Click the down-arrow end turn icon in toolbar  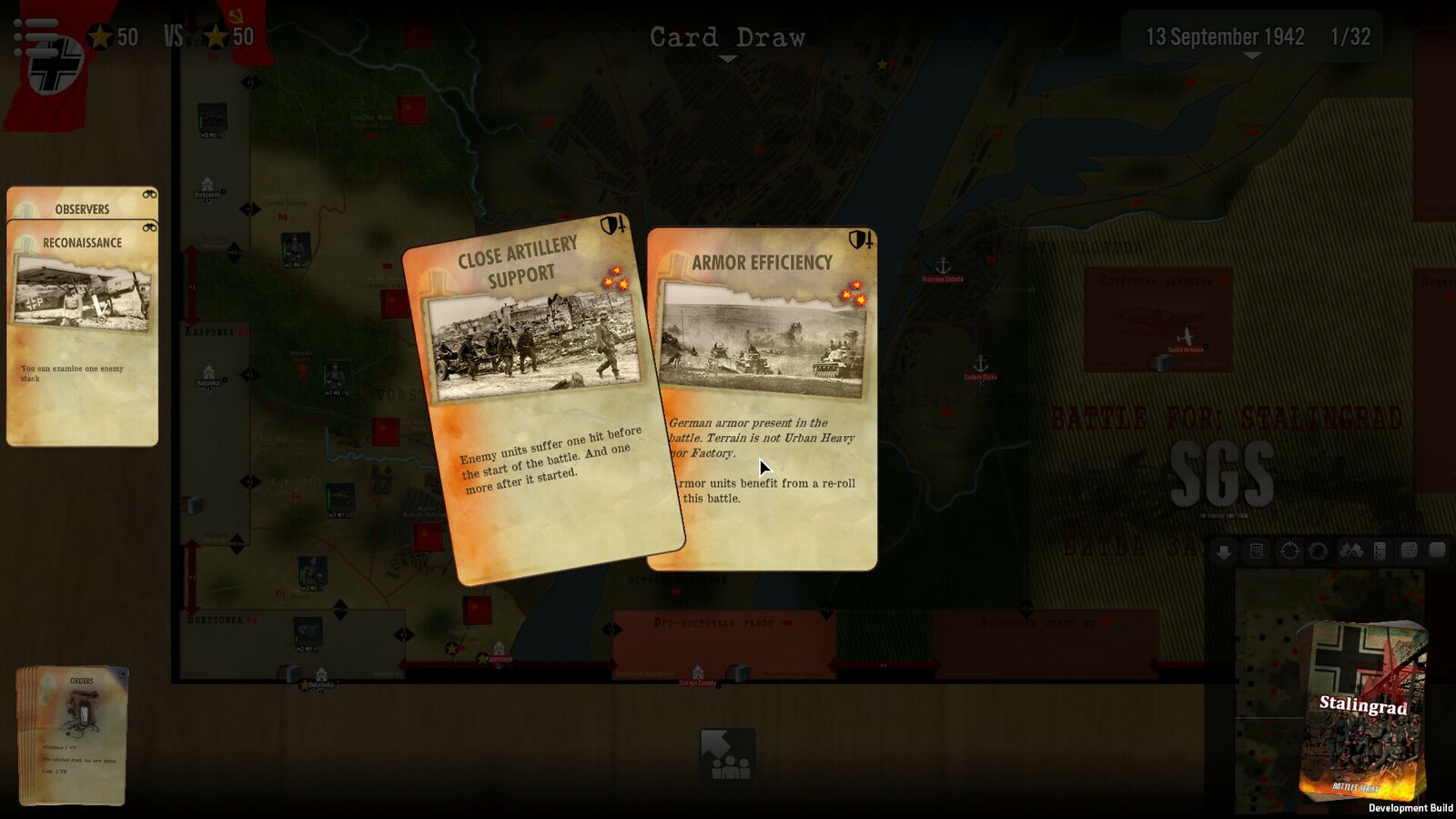click(x=1224, y=551)
